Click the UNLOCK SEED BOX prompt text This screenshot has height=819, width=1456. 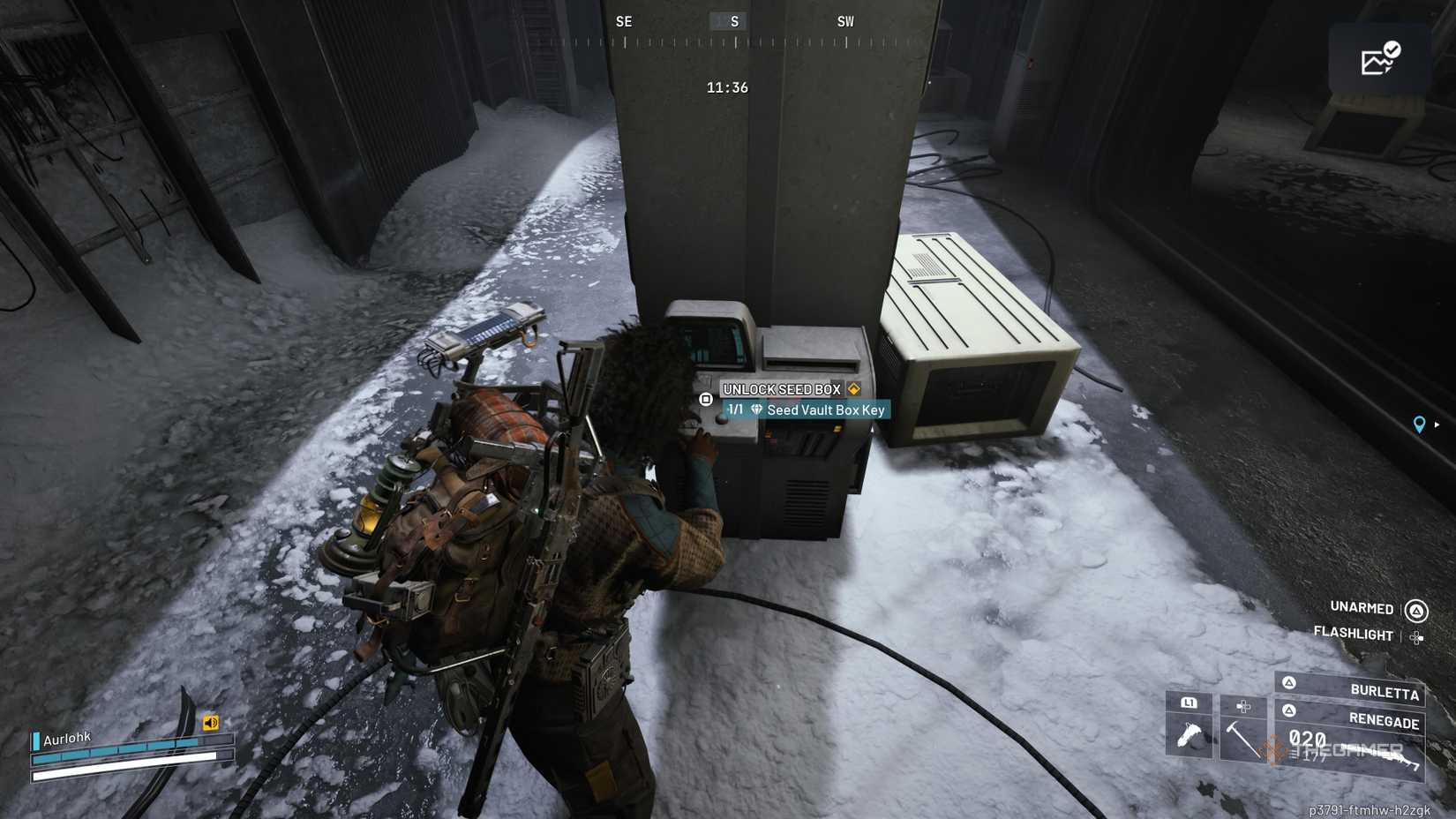pyautogui.click(x=781, y=388)
